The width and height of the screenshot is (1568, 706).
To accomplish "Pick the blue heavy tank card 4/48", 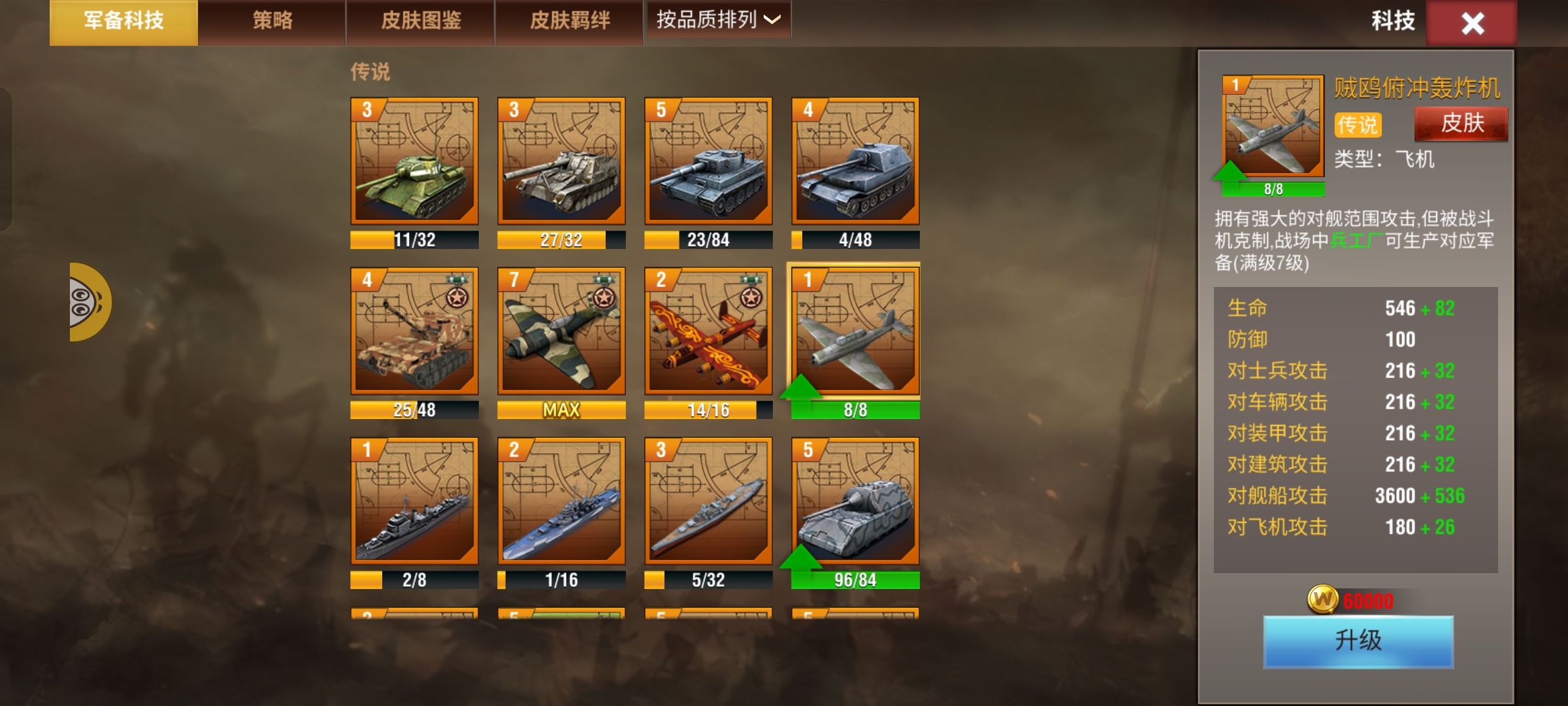I will point(855,161).
